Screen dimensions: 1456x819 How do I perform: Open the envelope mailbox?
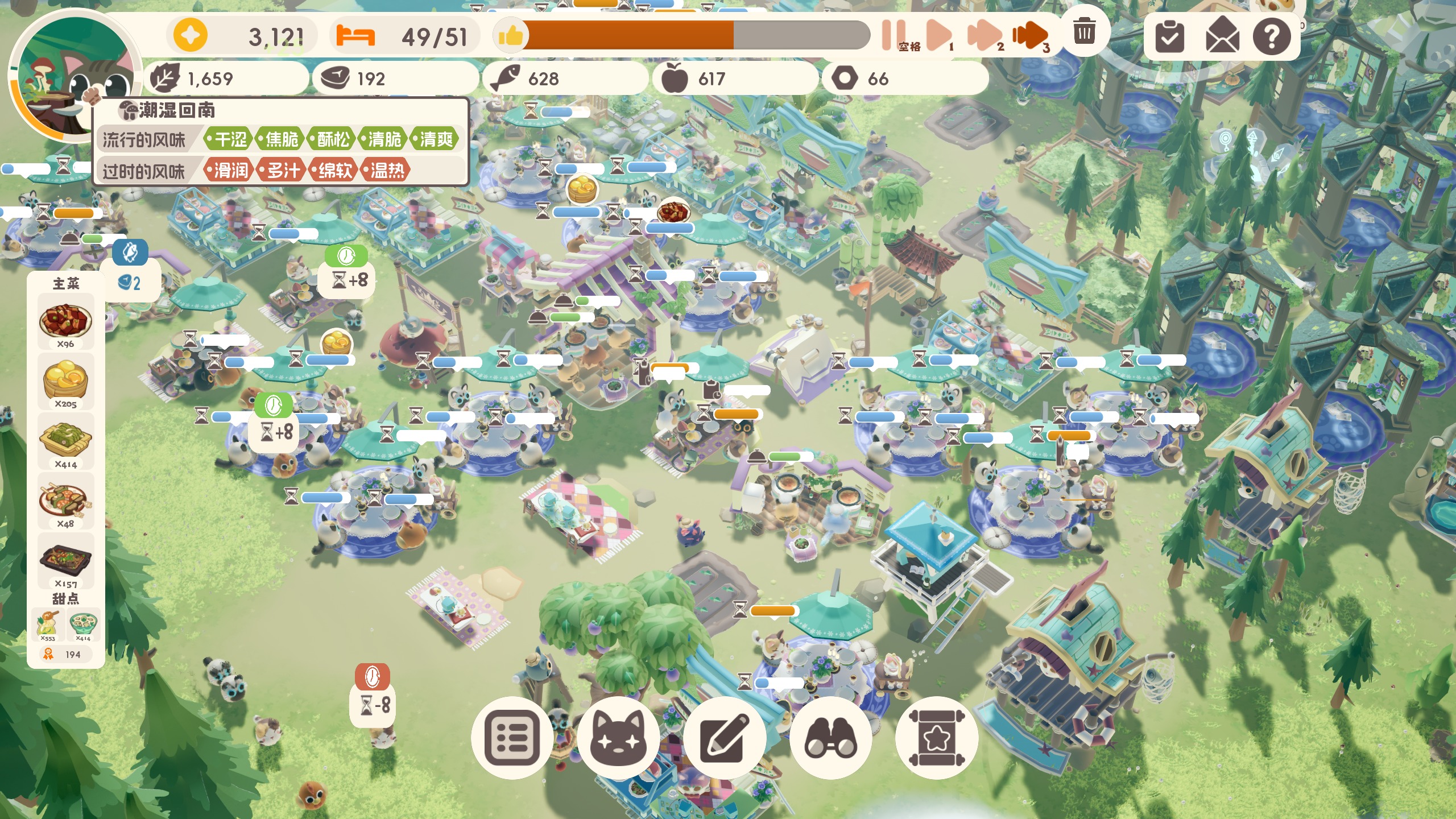tap(1221, 36)
